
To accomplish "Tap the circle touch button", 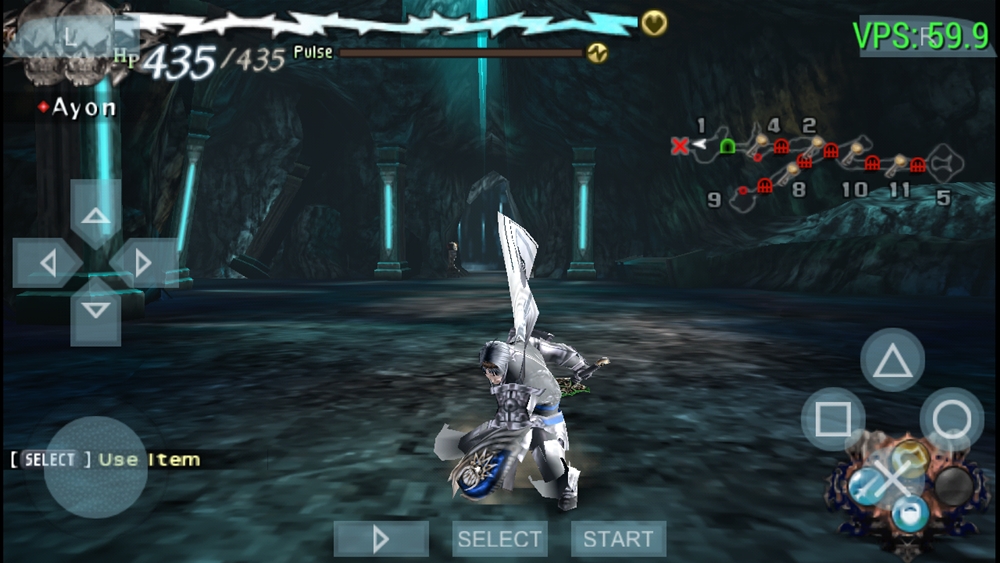I will pos(951,419).
